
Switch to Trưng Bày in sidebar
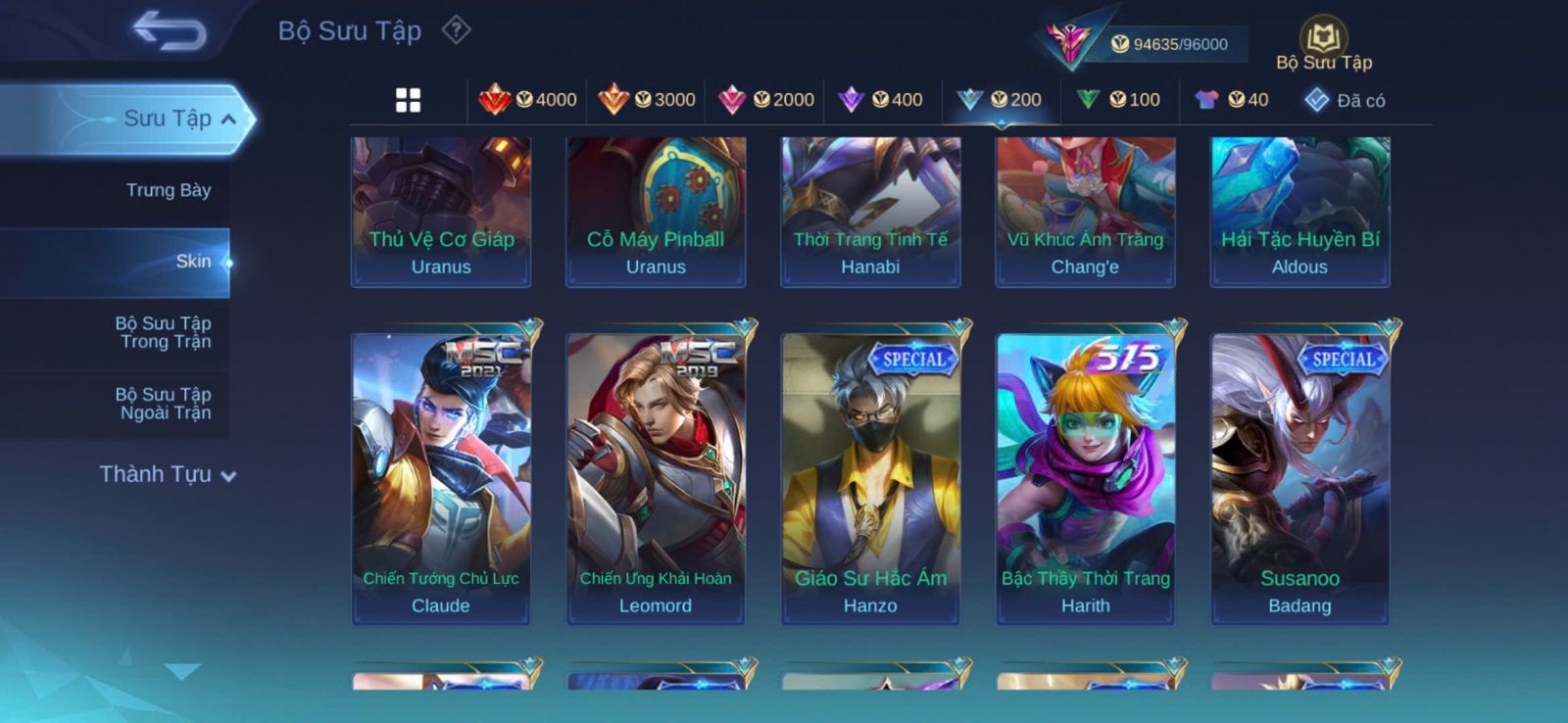[x=168, y=190]
